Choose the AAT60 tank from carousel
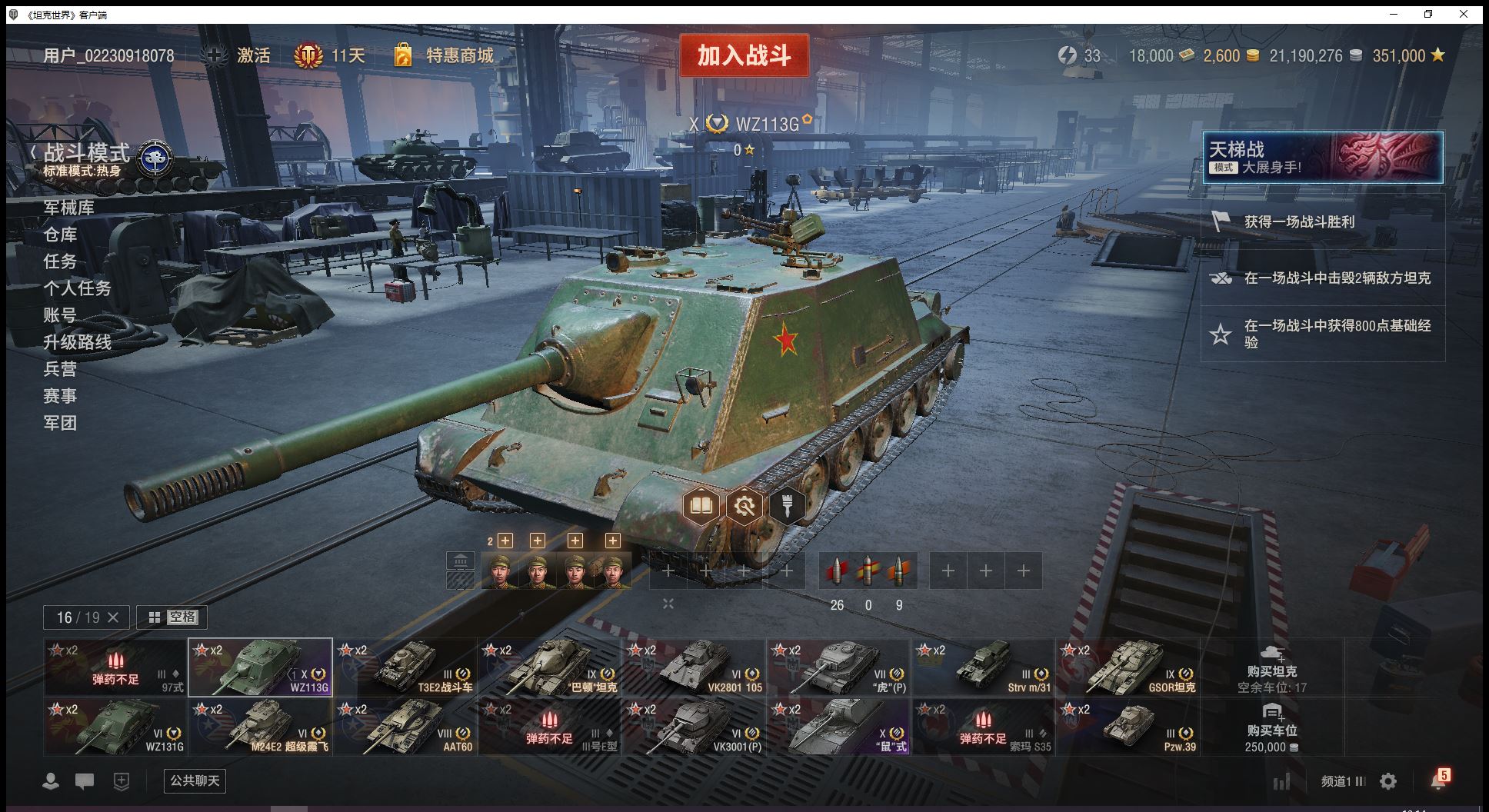The height and width of the screenshot is (812, 1489). pos(405,727)
